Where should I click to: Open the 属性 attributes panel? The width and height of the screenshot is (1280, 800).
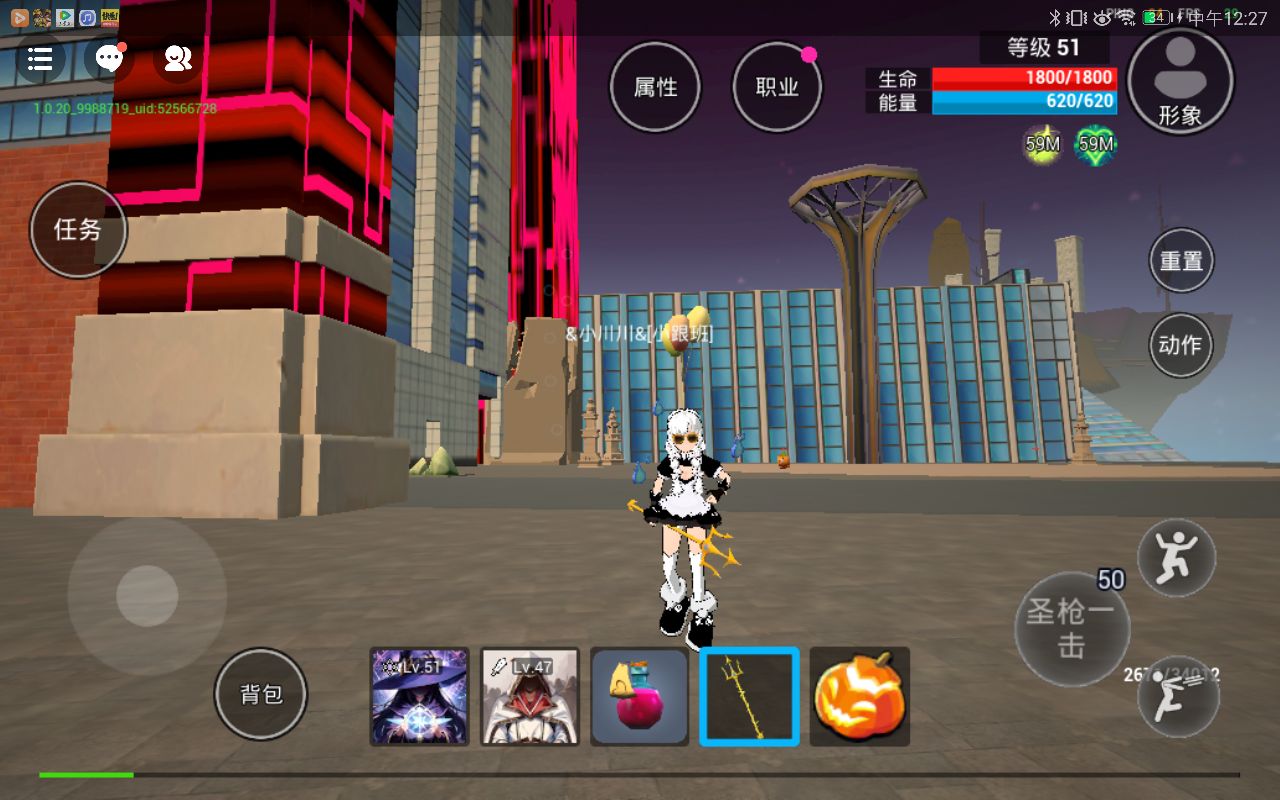point(655,87)
